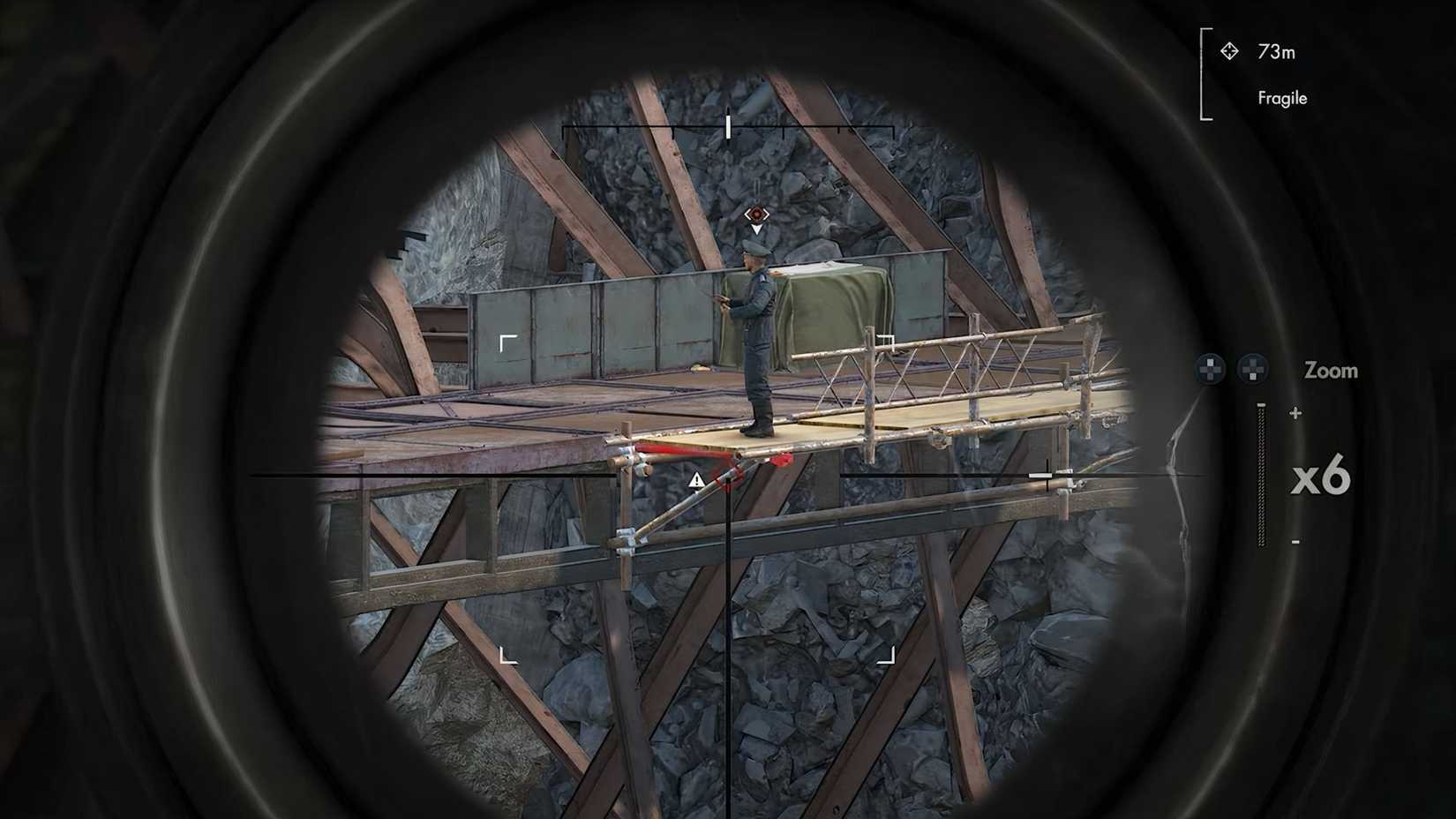Image resolution: width=1456 pixels, height=819 pixels.
Task: Click the 73m distance readout
Action: (1275, 52)
